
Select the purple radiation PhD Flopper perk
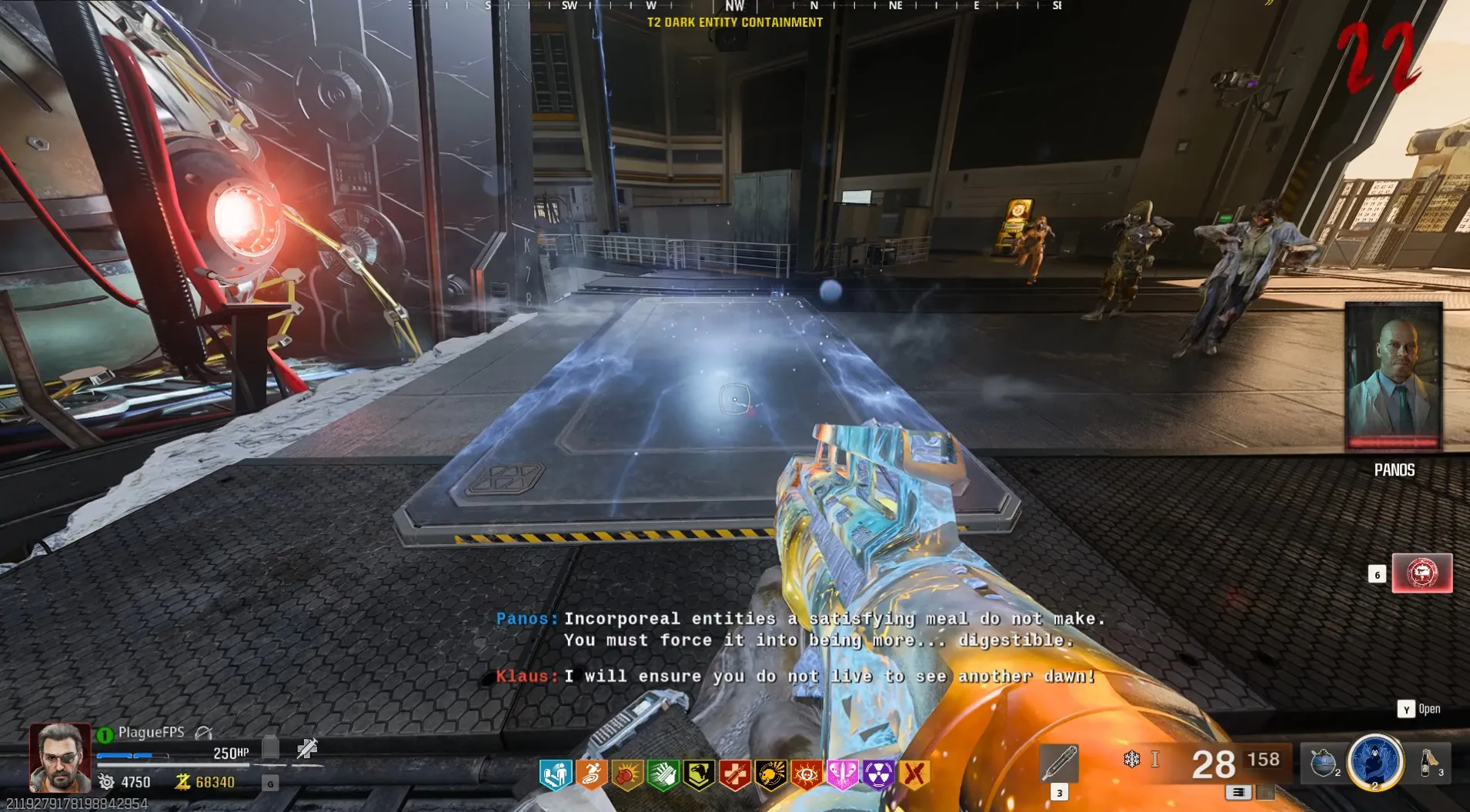[x=878, y=775]
